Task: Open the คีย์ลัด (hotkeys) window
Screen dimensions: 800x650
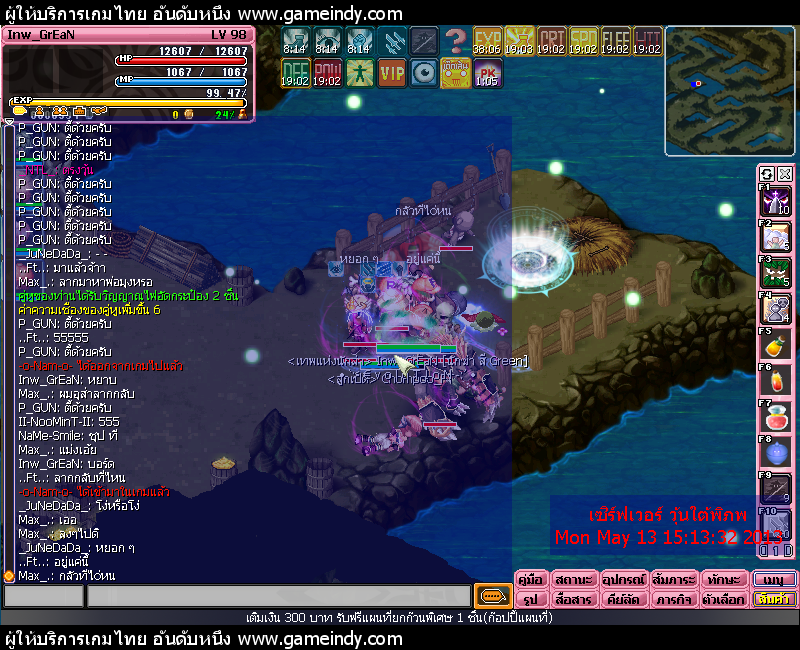Action: 622,599
